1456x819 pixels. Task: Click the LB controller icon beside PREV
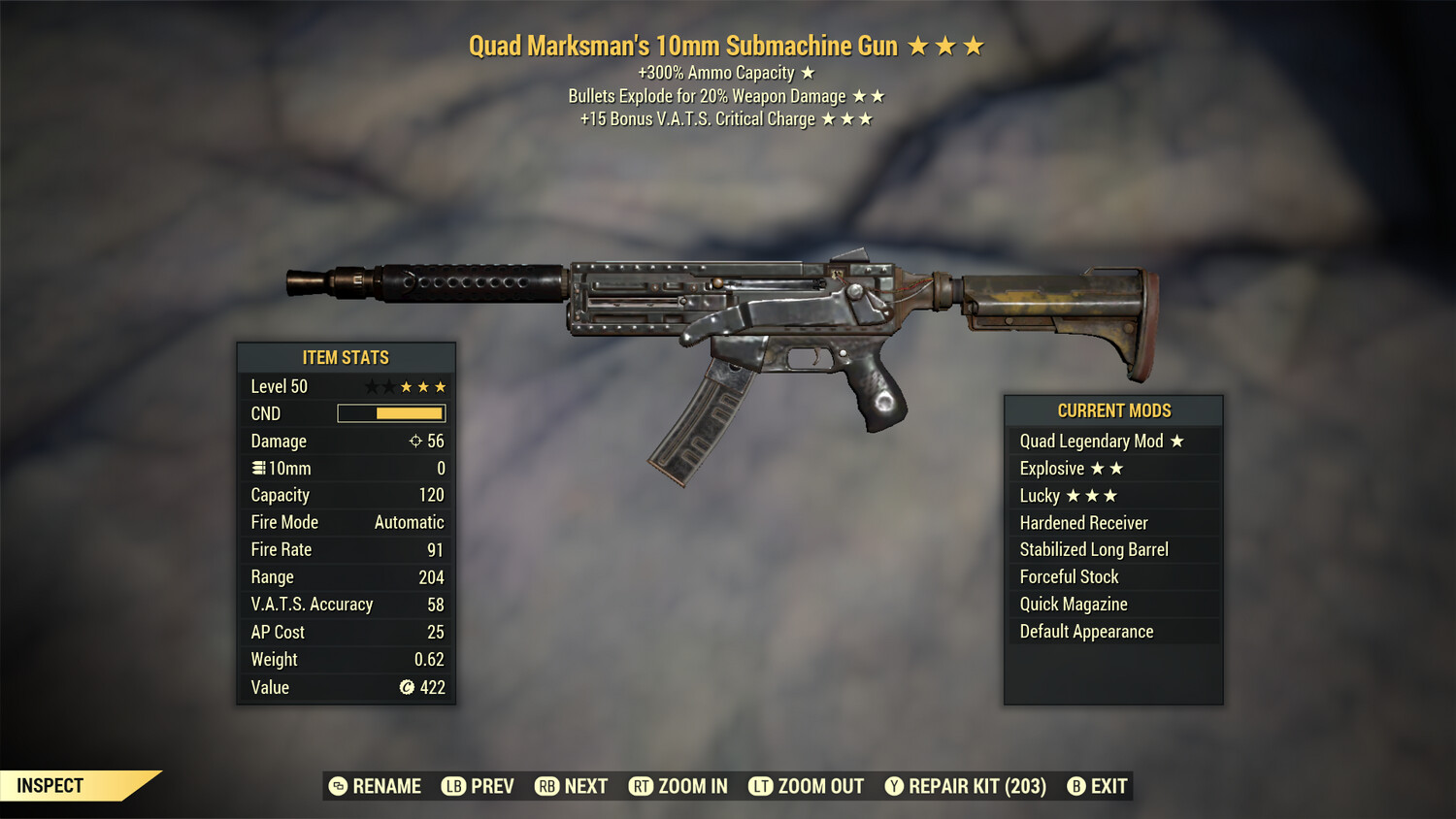point(452,786)
